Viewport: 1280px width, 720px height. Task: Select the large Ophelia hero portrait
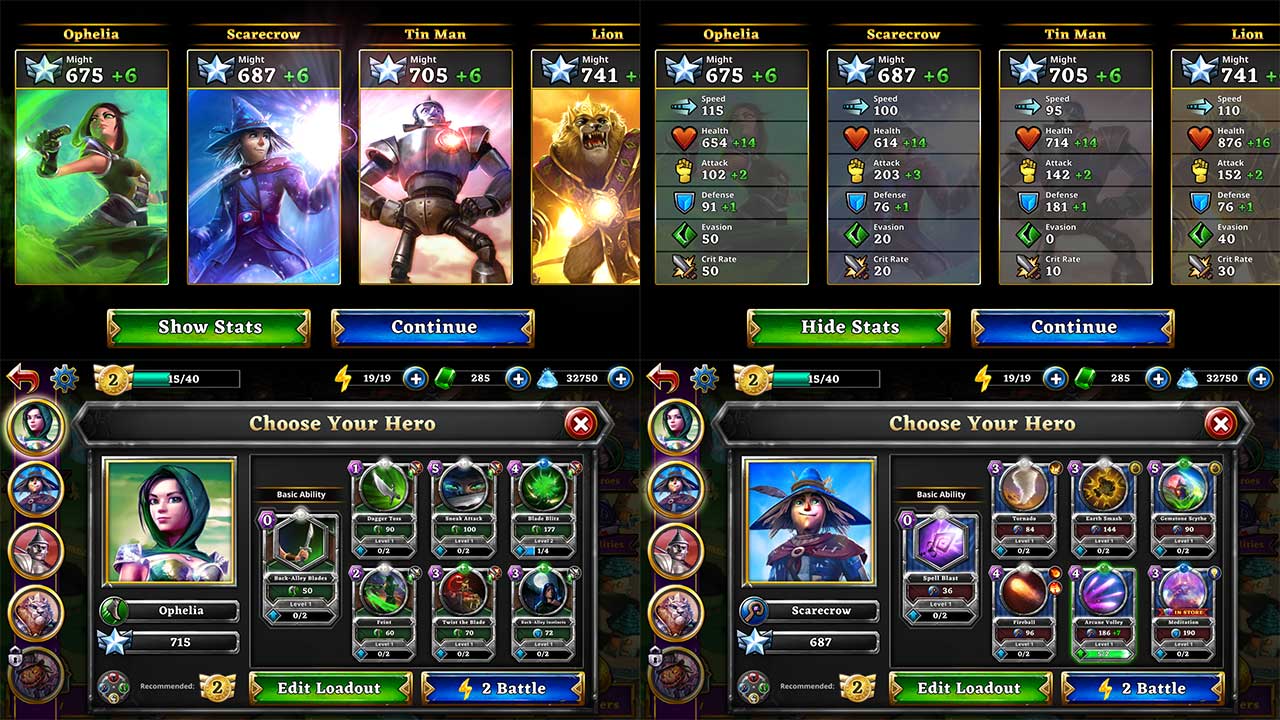point(169,521)
